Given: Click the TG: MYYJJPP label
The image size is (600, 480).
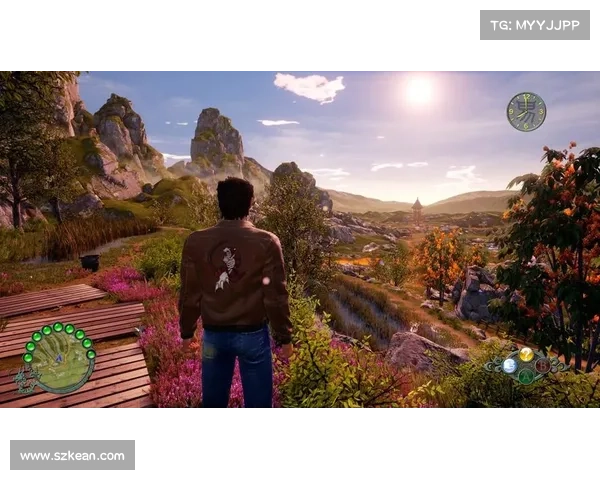Looking at the screenshot, I should (x=535, y=25).
